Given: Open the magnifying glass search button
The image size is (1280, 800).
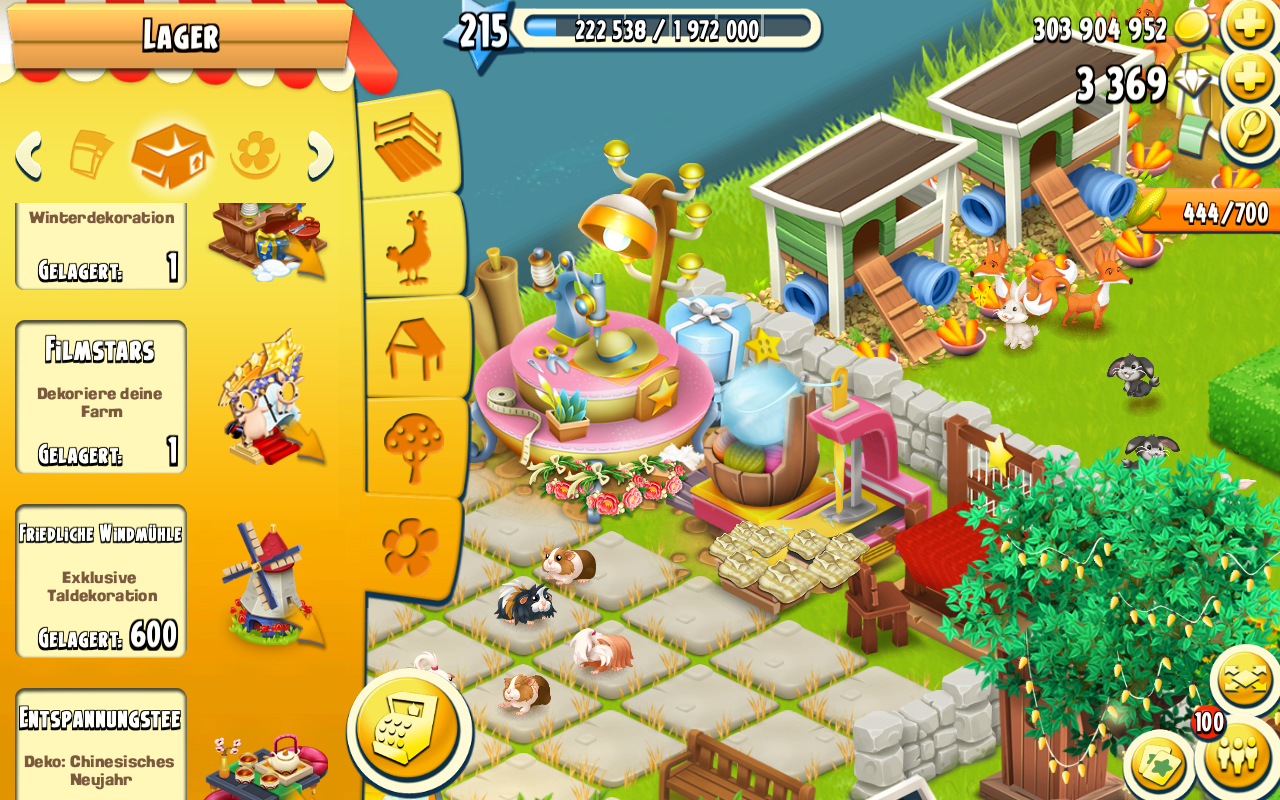Looking at the screenshot, I should 1250,131.
